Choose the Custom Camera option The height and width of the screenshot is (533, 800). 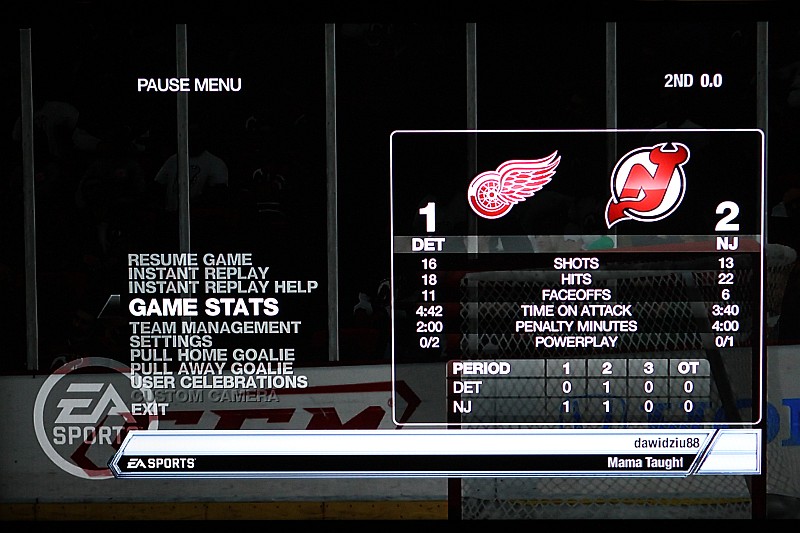204,396
